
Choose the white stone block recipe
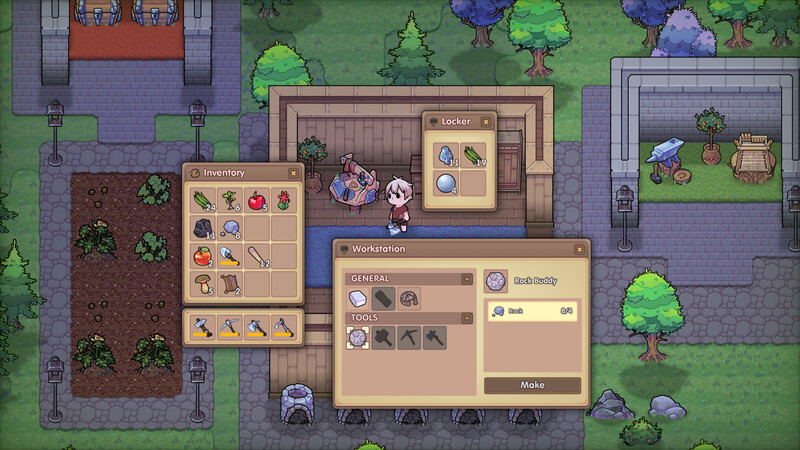[x=357, y=298]
